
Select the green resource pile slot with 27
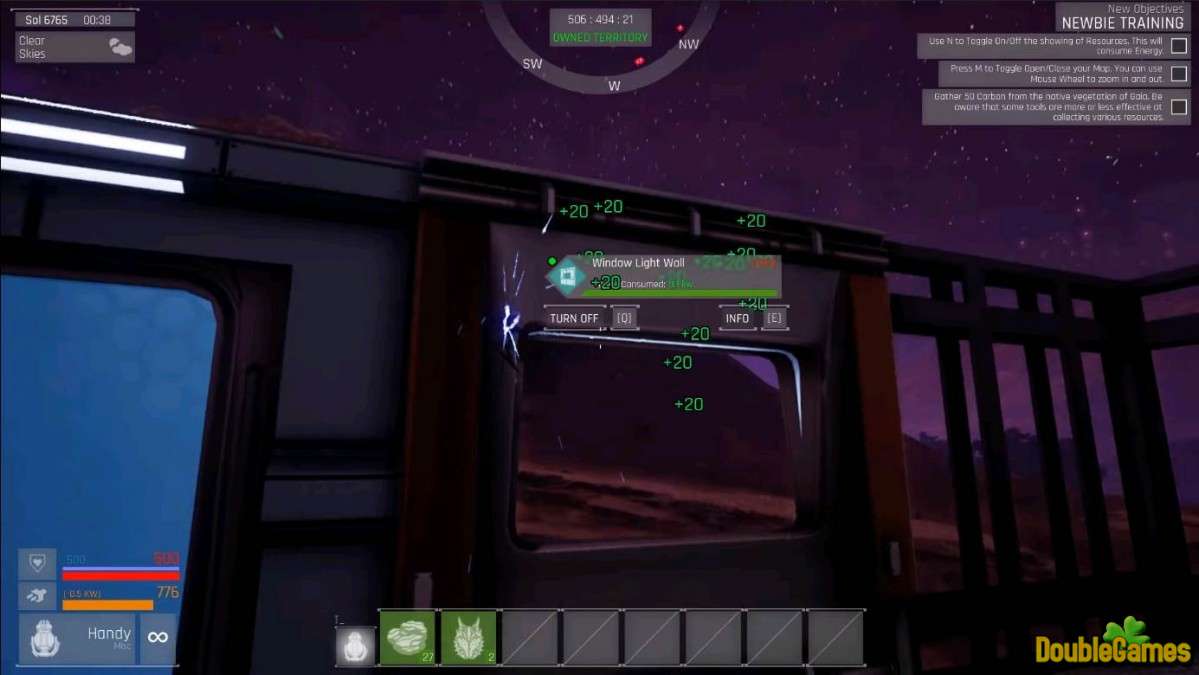pyautogui.click(x=407, y=637)
